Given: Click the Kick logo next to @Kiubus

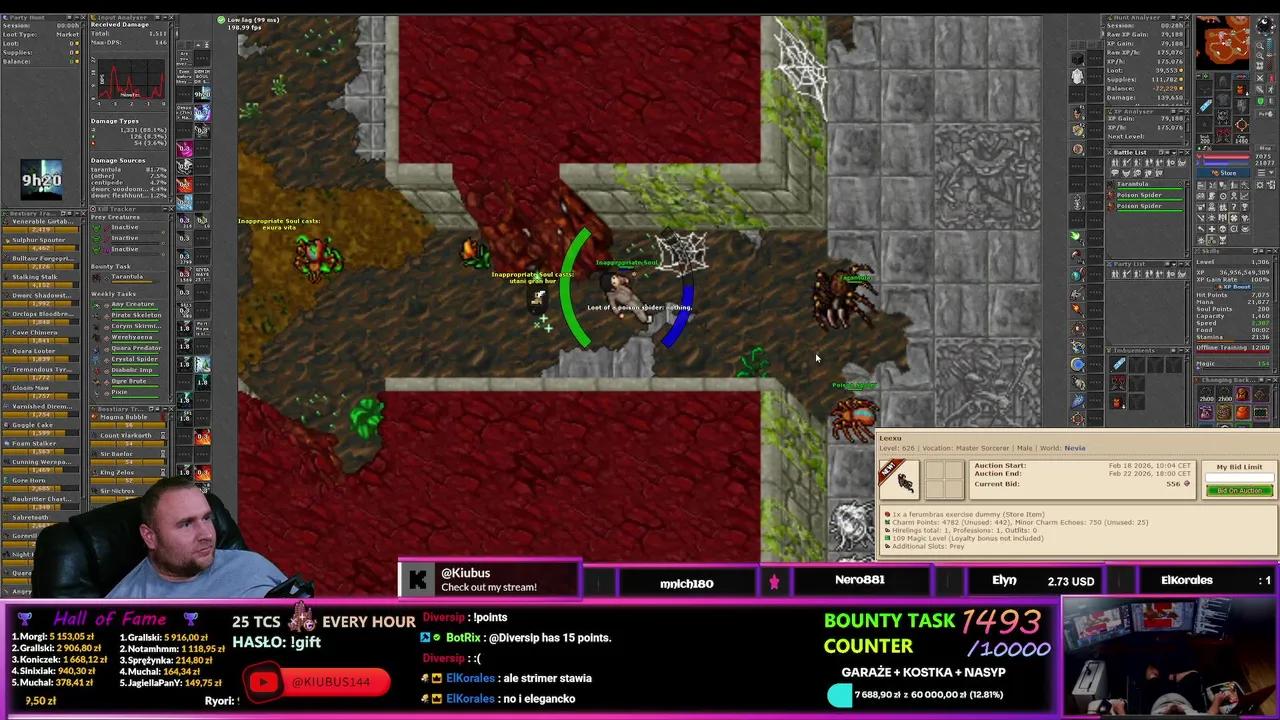Looking at the screenshot, I should [x=418, y=580].
